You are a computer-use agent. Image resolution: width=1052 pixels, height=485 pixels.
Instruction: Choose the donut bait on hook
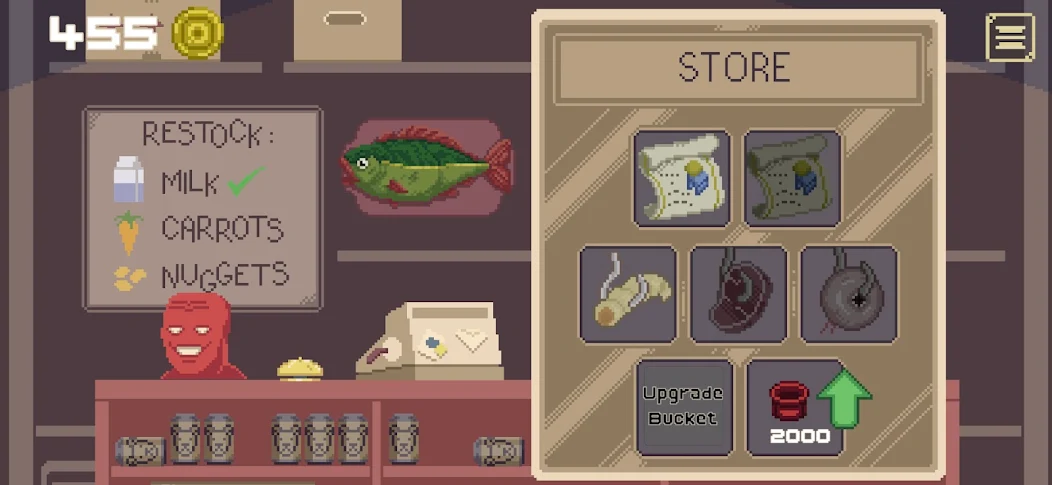pos(848,295)
